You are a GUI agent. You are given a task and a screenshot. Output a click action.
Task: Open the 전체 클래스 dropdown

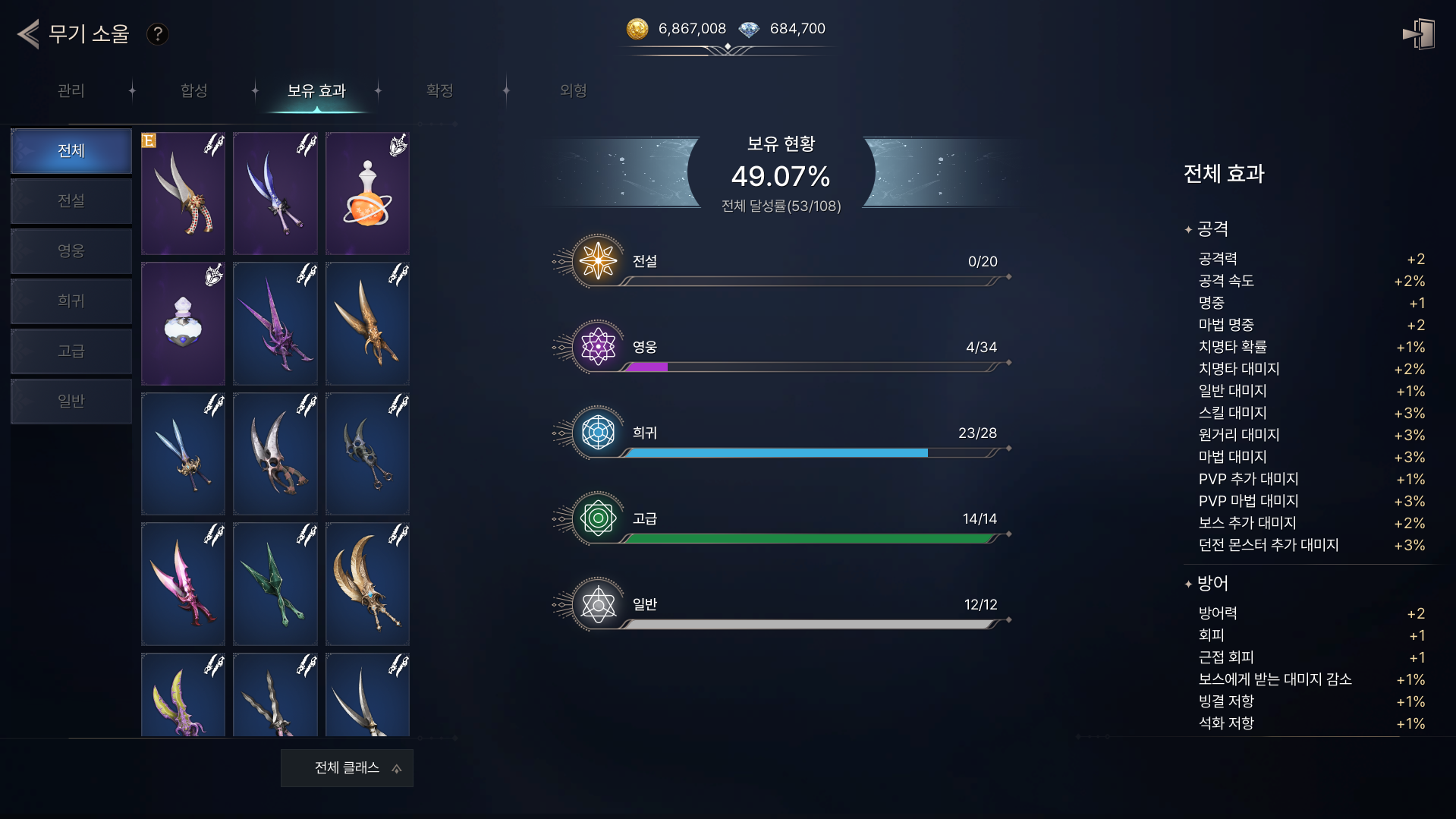coord(347,768)
